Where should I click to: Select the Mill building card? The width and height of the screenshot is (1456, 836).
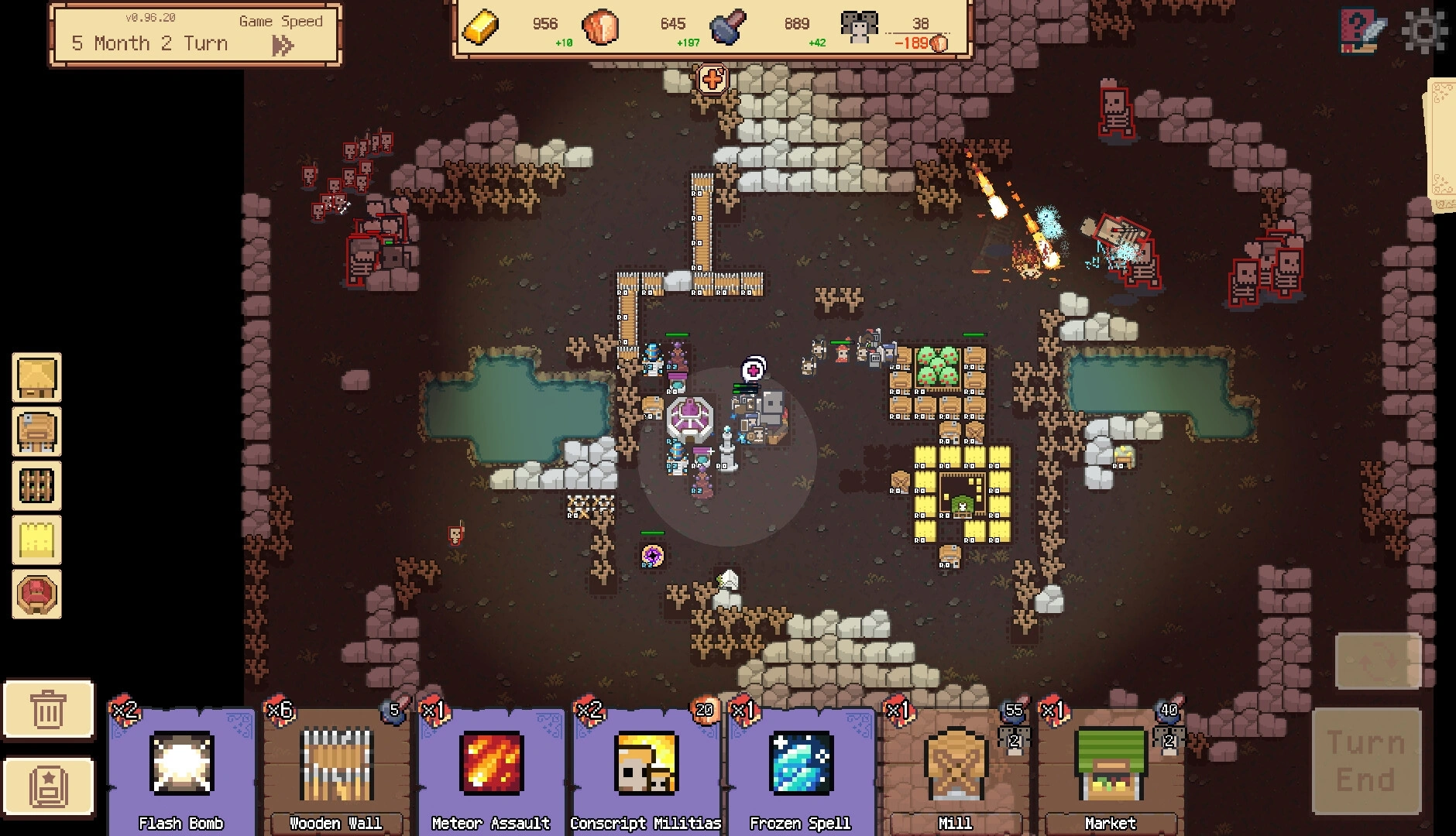click(x=955, y=770)
